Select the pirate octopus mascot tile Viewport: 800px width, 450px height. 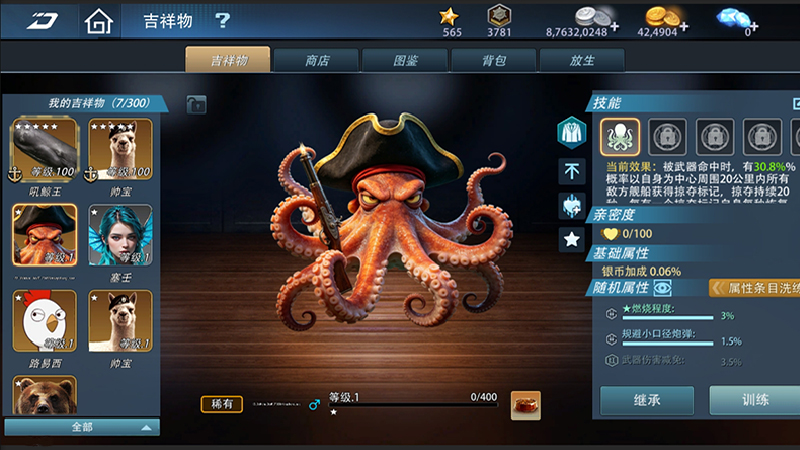point(44,236)
